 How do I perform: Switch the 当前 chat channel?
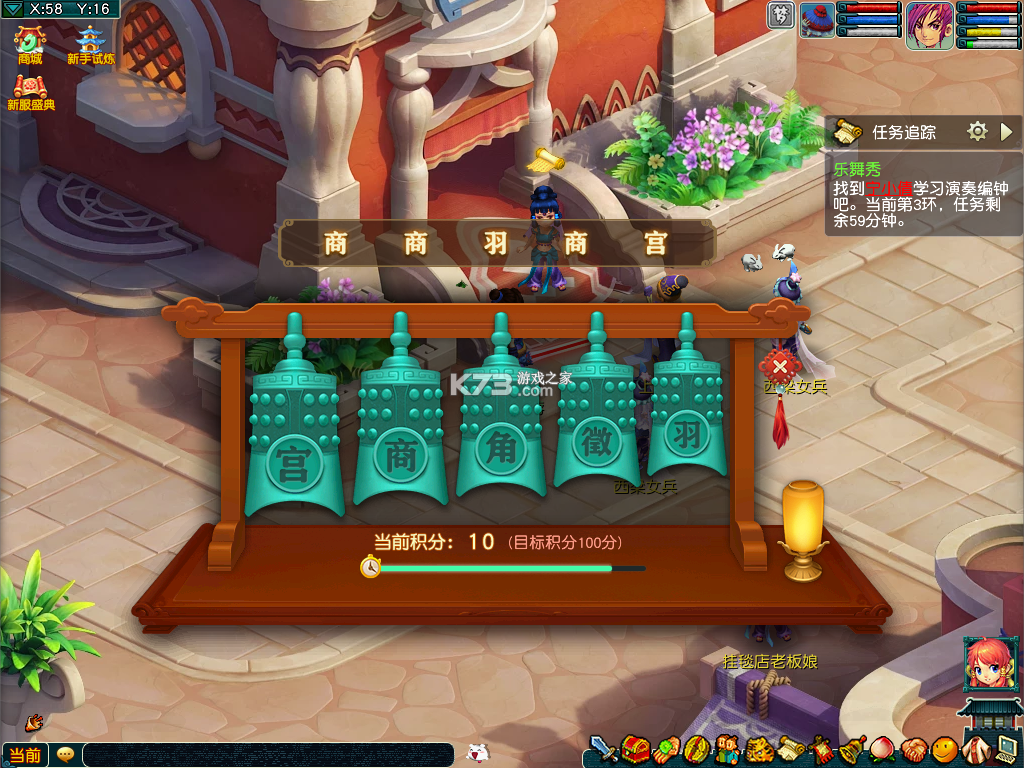[25, 755]
